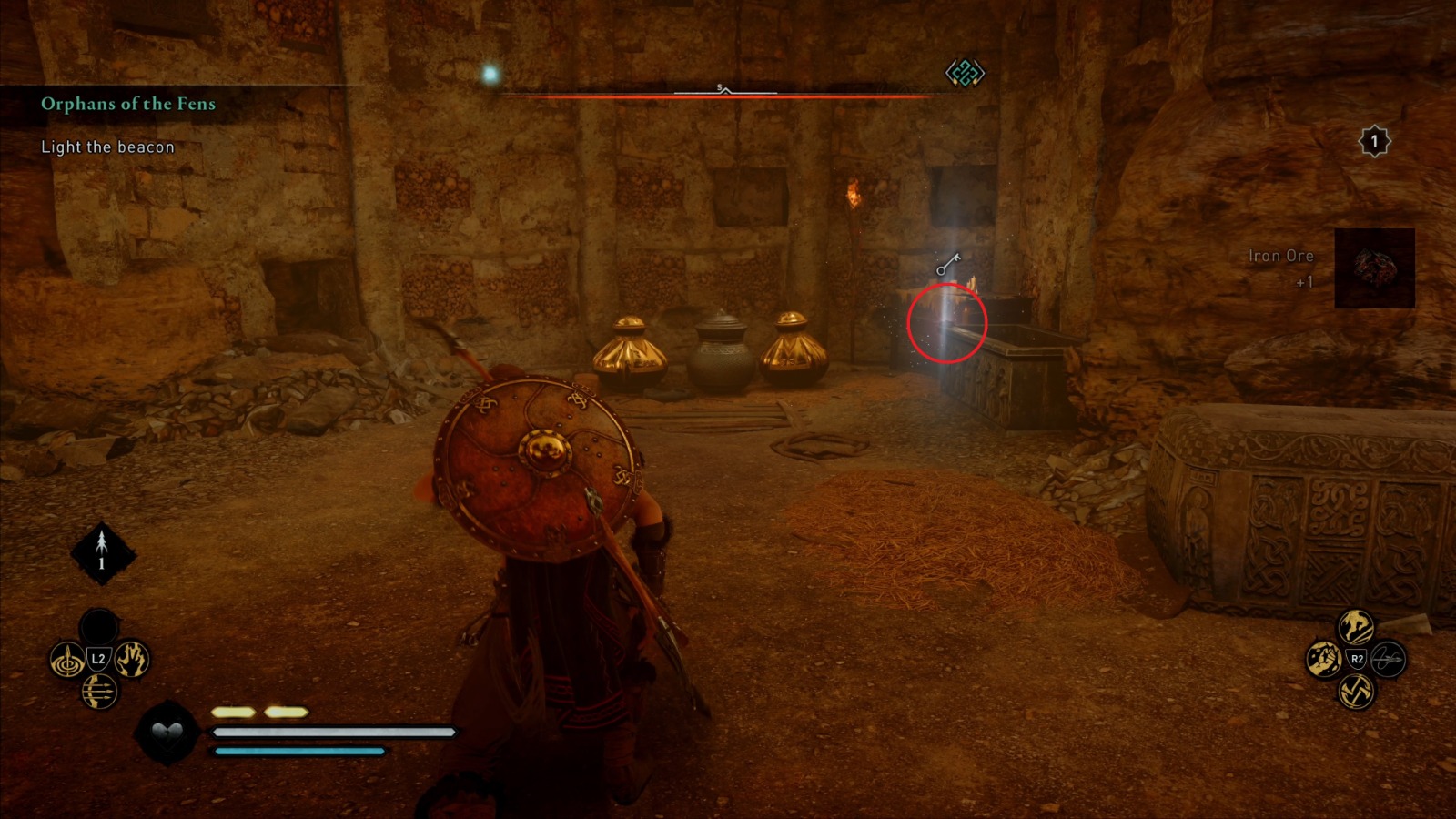Select the claw ability right of the L2 prompt
This screenshot has height=819, width=1456.
tap(131, 659)
